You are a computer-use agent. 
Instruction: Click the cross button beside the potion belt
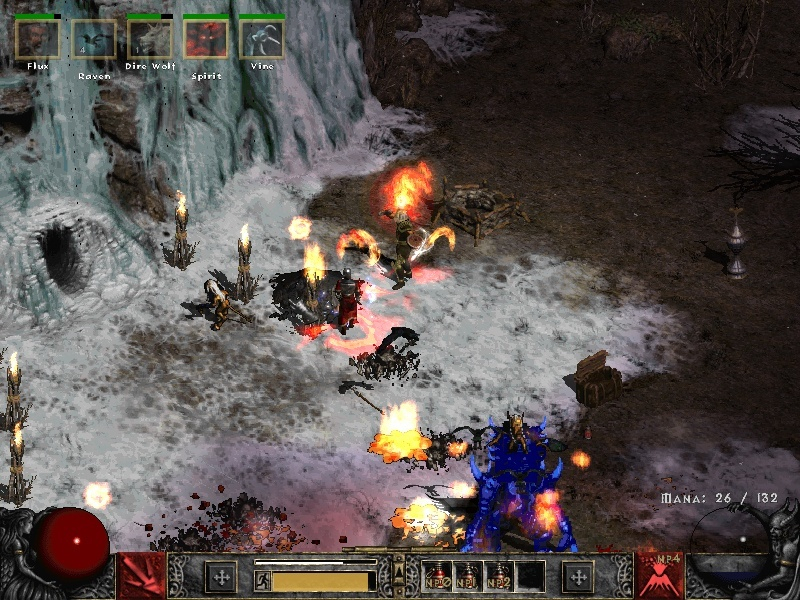(x=578, y=577)
